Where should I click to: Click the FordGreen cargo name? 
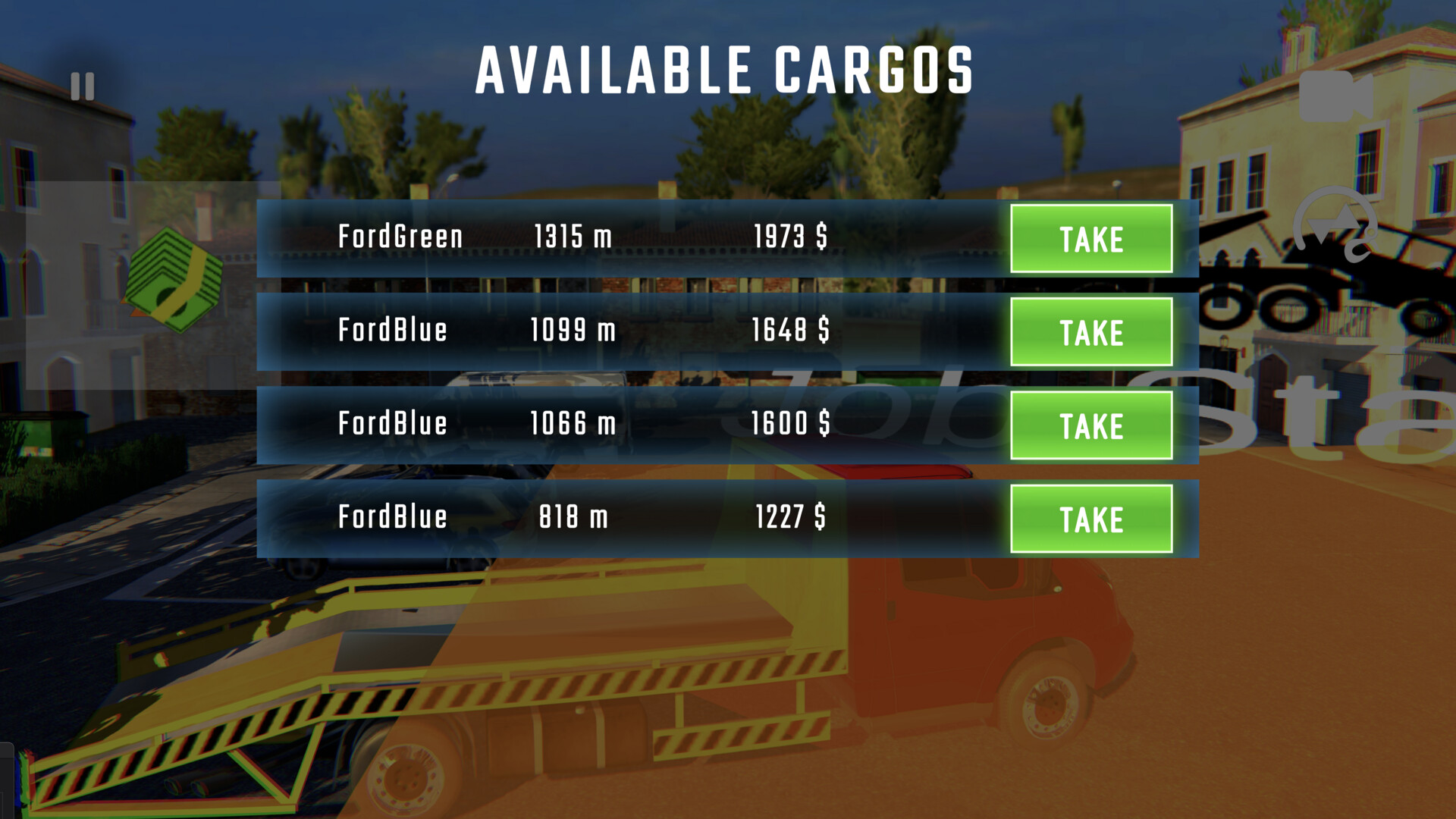click(x=401, y=237)
